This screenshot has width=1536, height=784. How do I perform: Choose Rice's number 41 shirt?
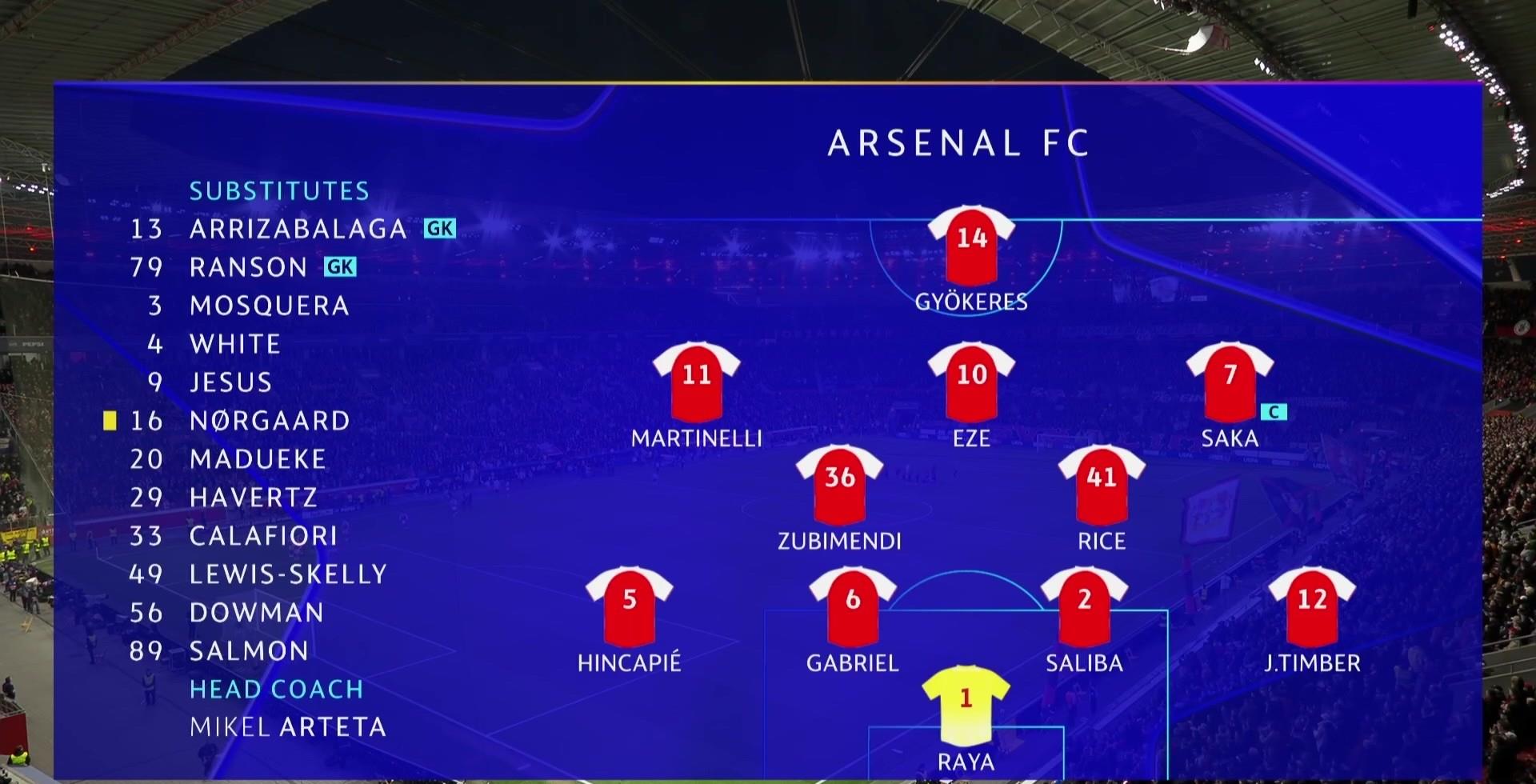(x=1101, y=484)
